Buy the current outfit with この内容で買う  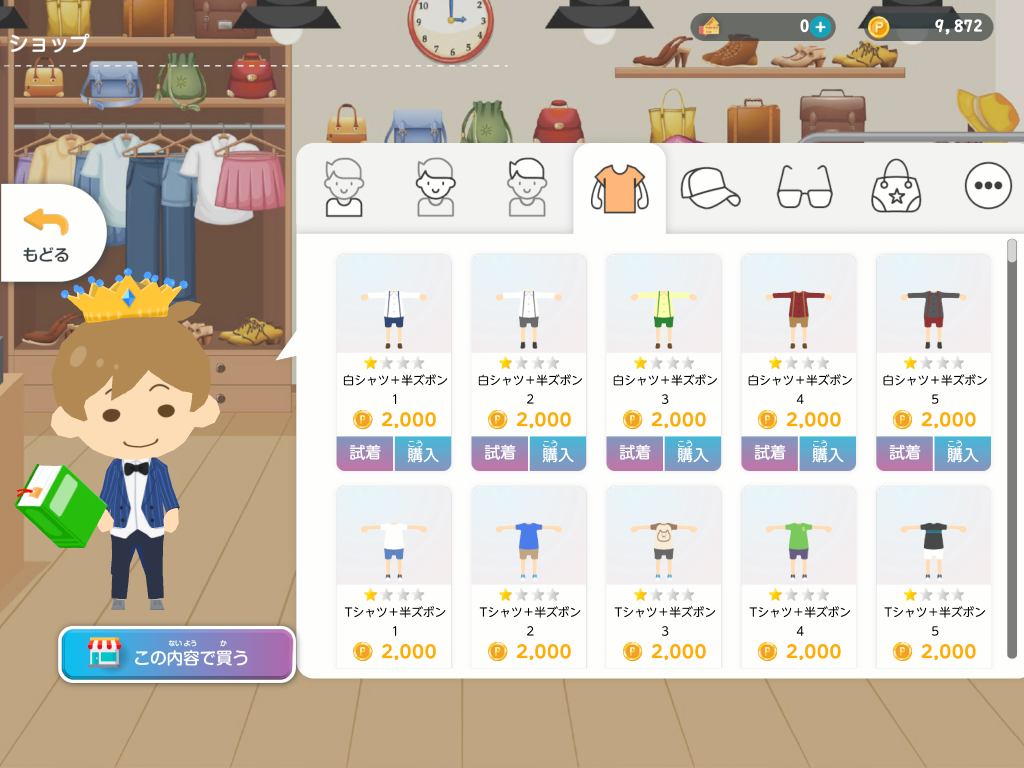pos(177,655)
